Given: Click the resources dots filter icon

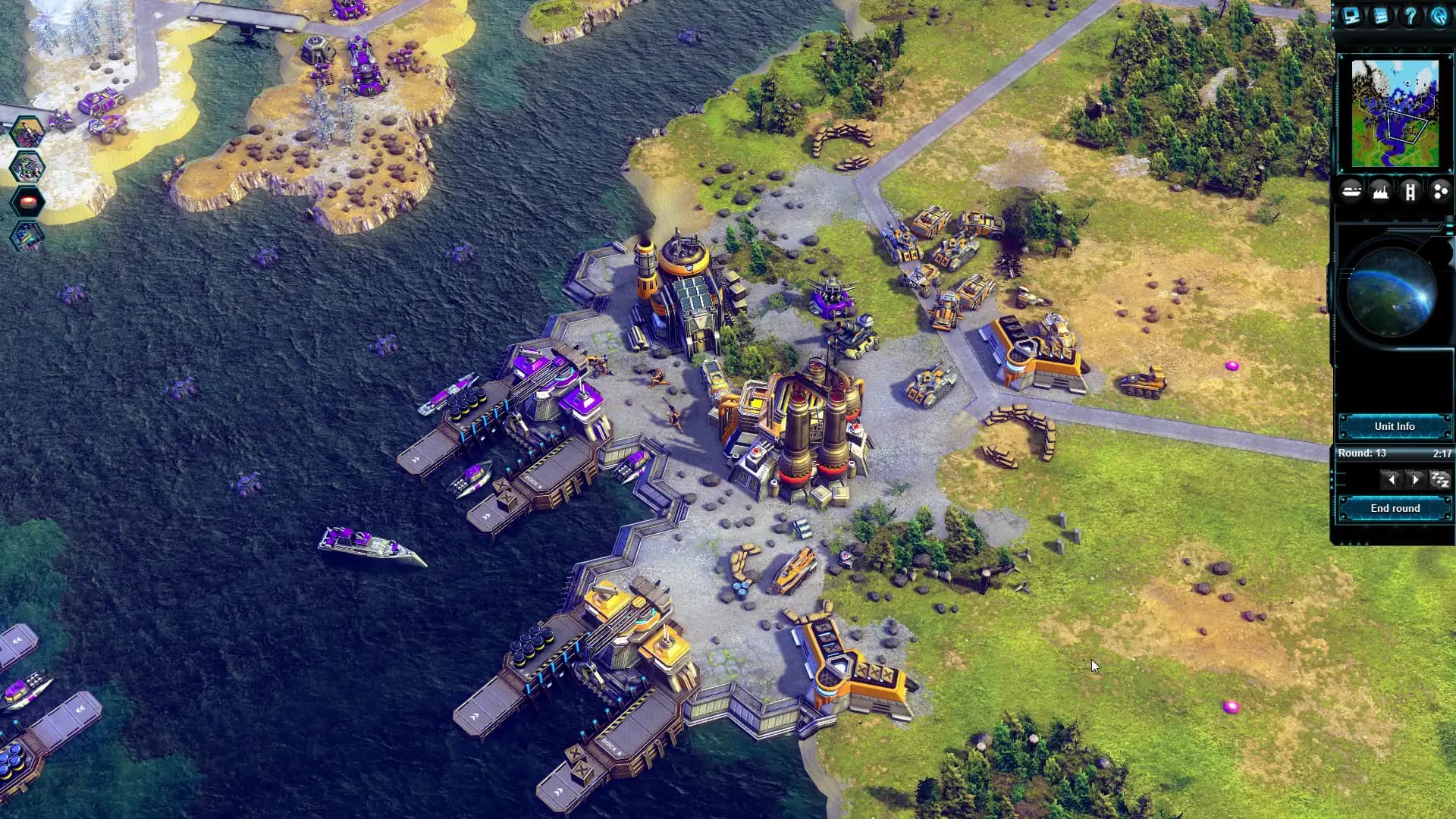Looking at the screenshot, I should click(1438, 190).
